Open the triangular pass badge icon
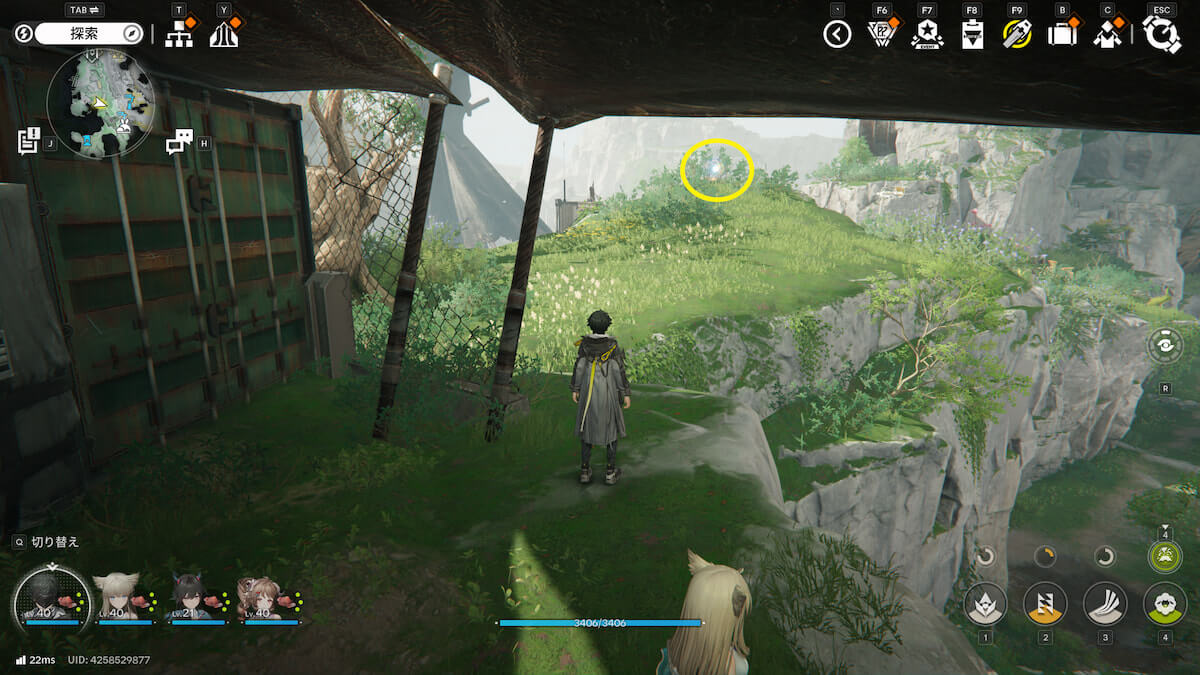Screen dimensions: 1200x675 [x=881, y=35]
